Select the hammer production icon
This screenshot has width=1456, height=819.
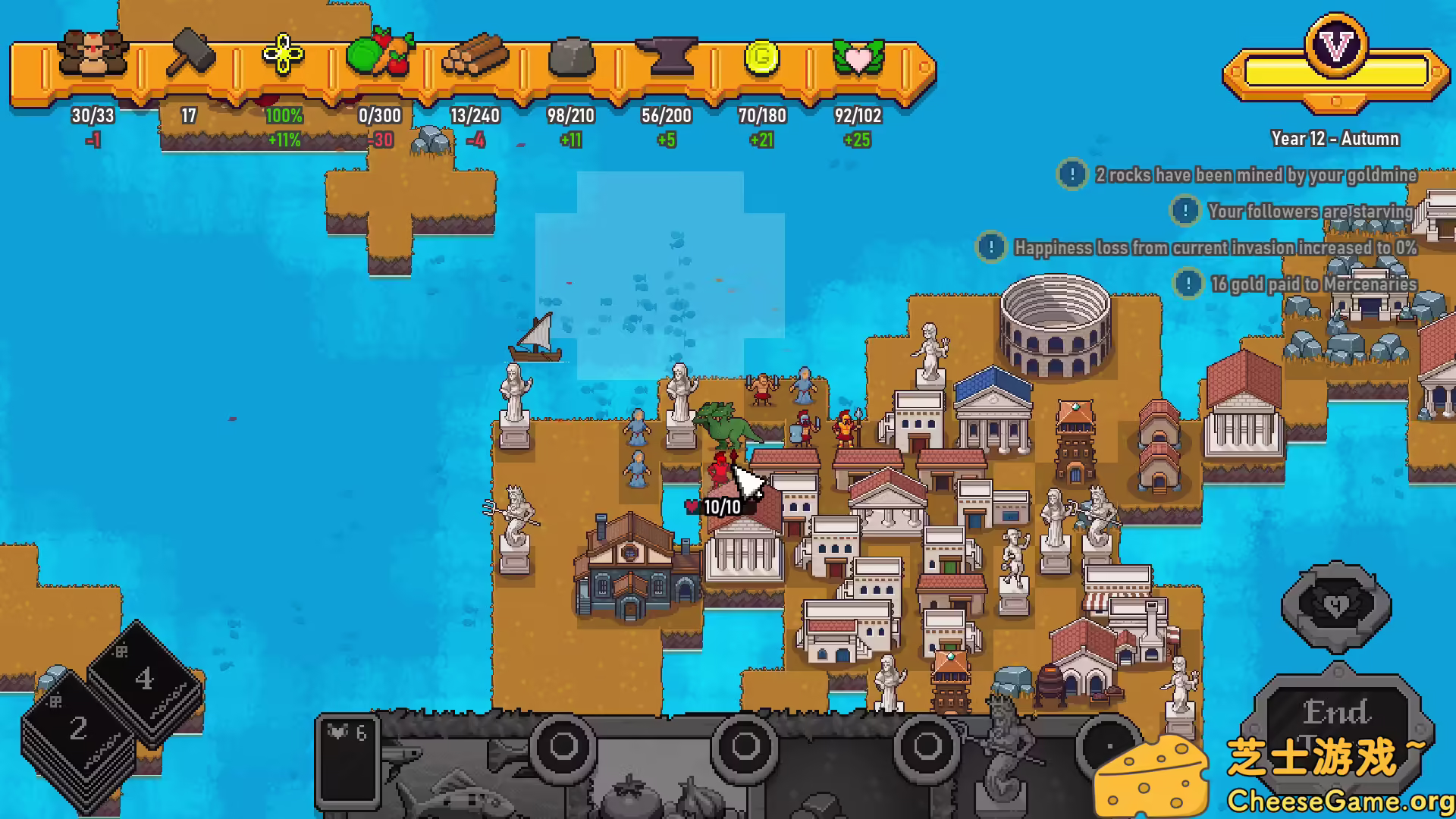click(x=190, y=53)
